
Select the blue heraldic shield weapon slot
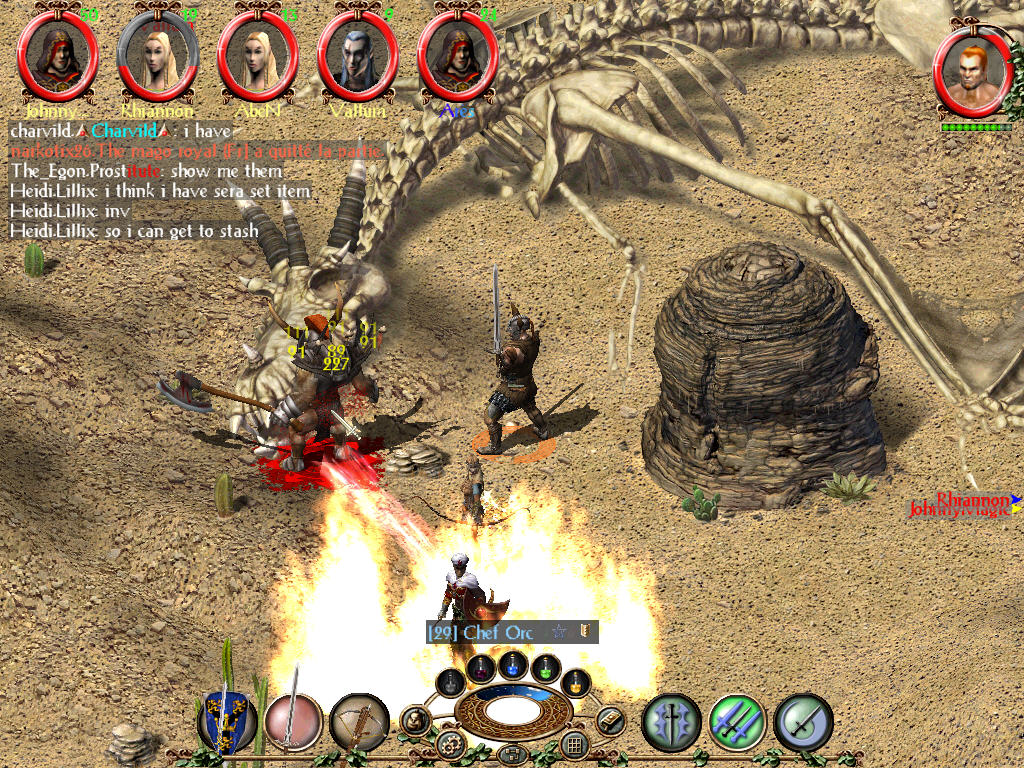226,721
